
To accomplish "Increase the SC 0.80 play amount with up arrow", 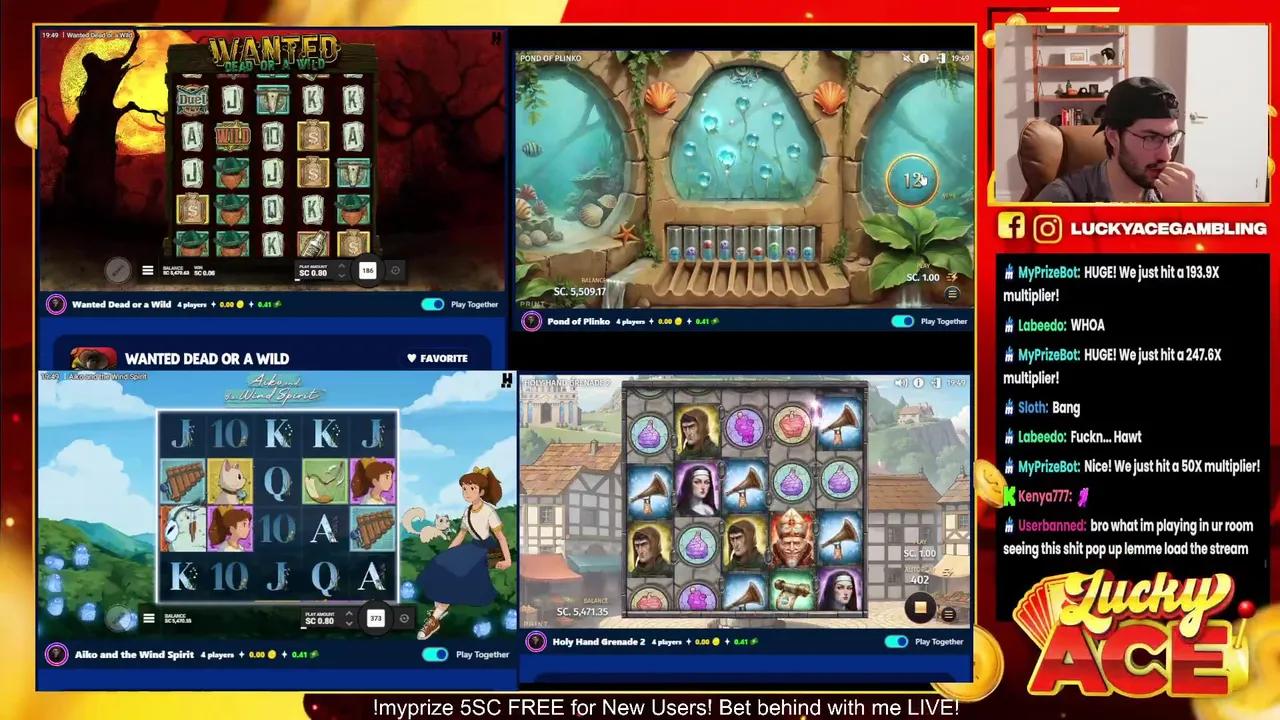I will tap(342, 264).
